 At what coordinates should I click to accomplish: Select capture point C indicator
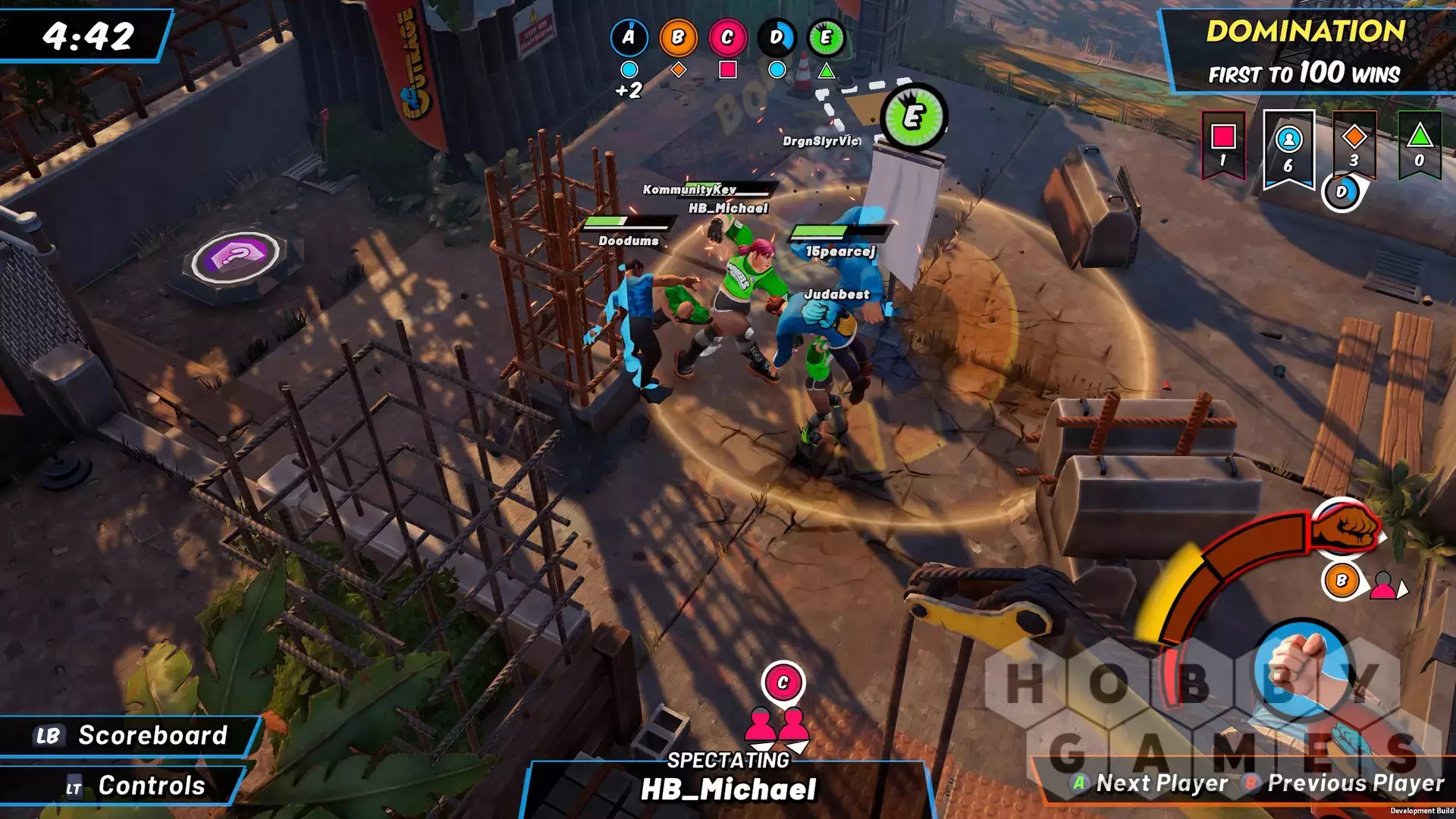727,37
